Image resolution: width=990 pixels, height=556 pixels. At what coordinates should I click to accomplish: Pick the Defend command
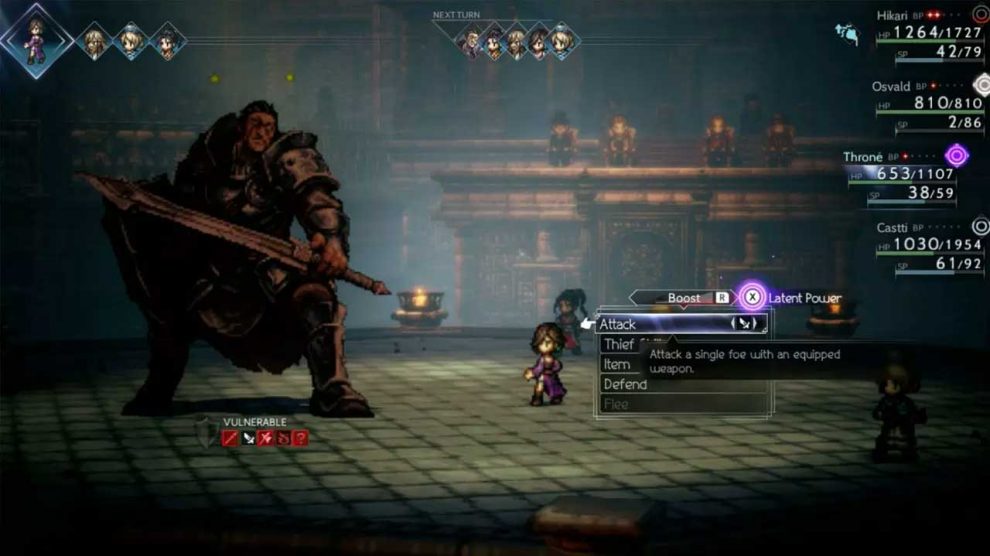(x=624, y=385)
